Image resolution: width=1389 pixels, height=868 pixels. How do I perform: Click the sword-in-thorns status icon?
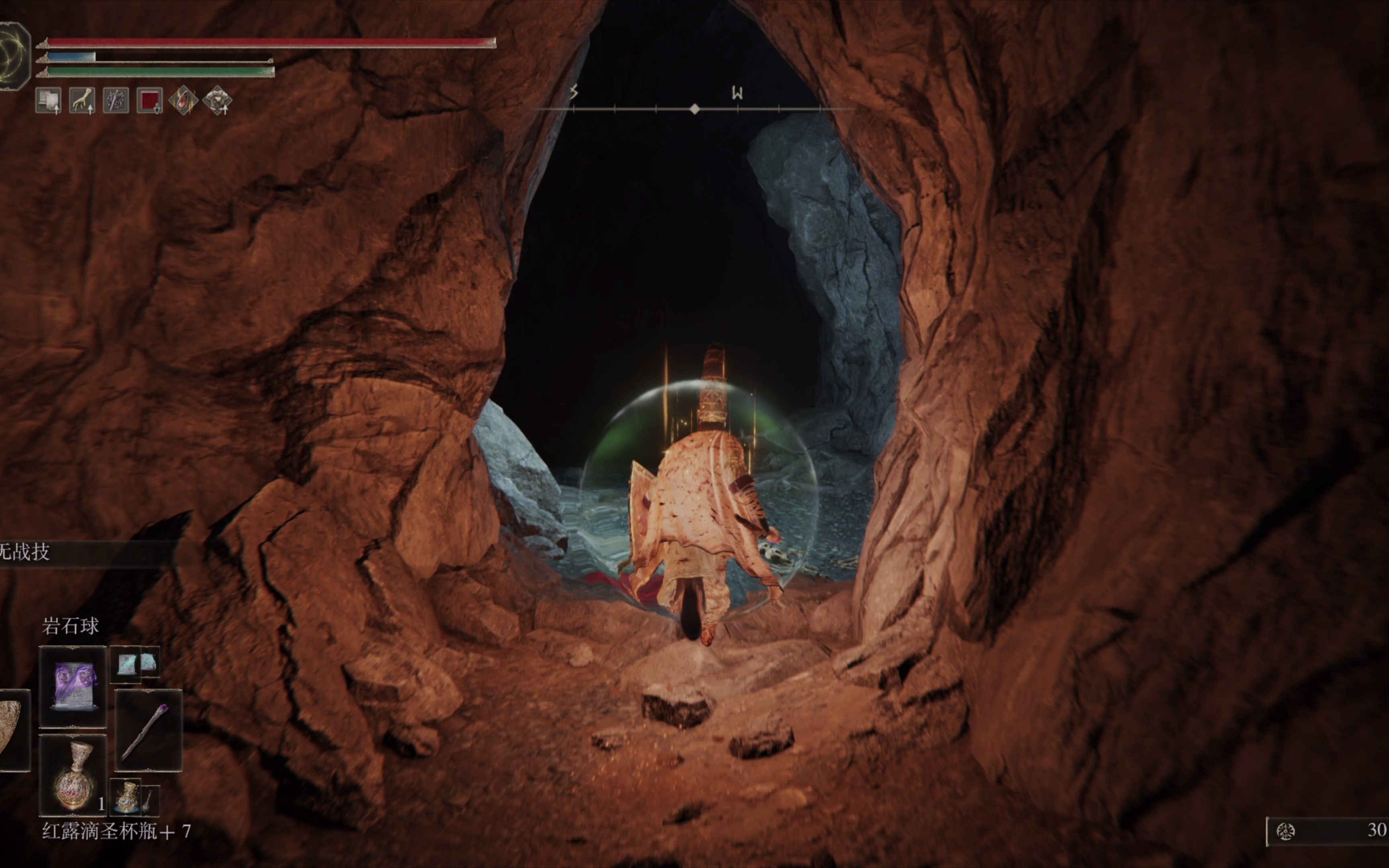[116, 100]
